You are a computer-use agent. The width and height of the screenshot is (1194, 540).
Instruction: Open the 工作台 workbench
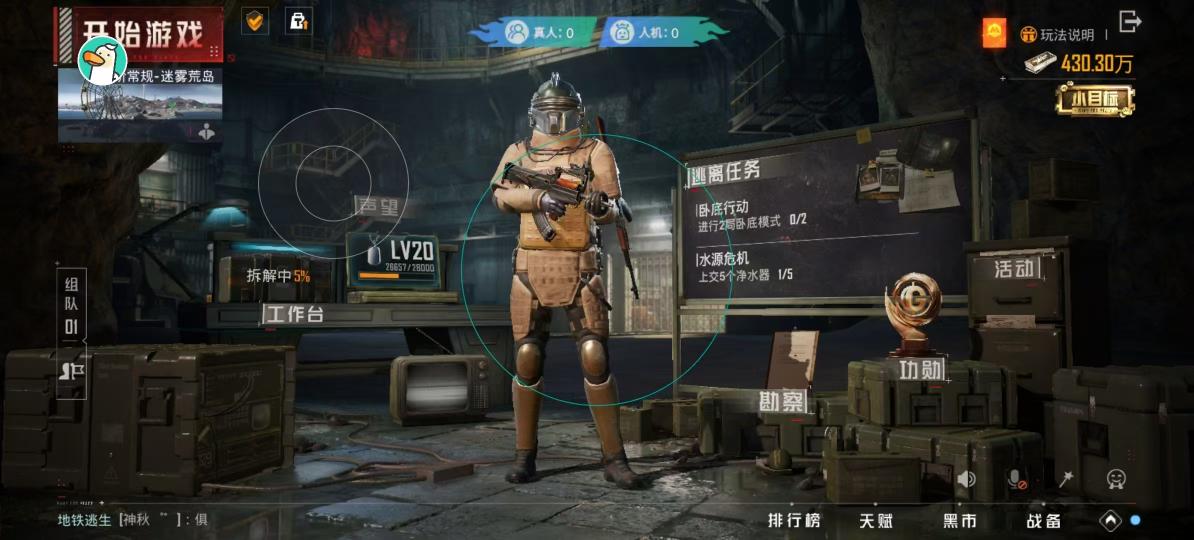pyautogui.click(x=294, y=315)
